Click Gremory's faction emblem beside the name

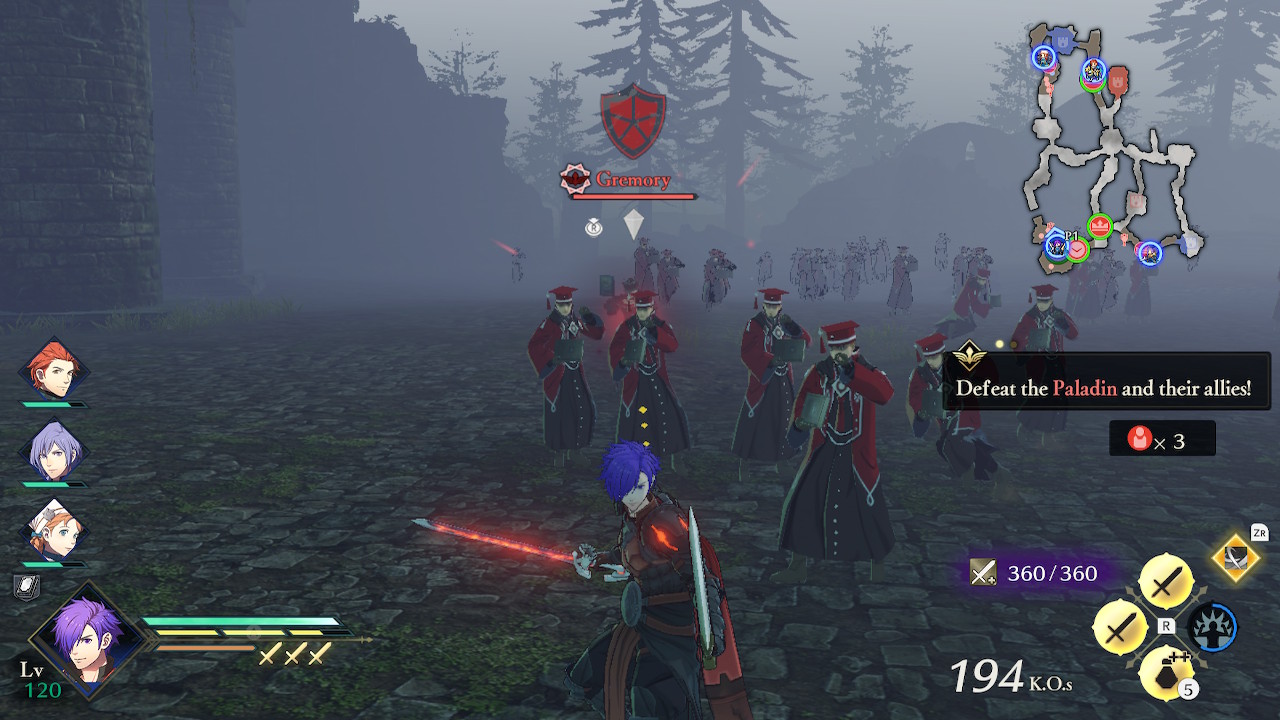click(x=575, y=177)
